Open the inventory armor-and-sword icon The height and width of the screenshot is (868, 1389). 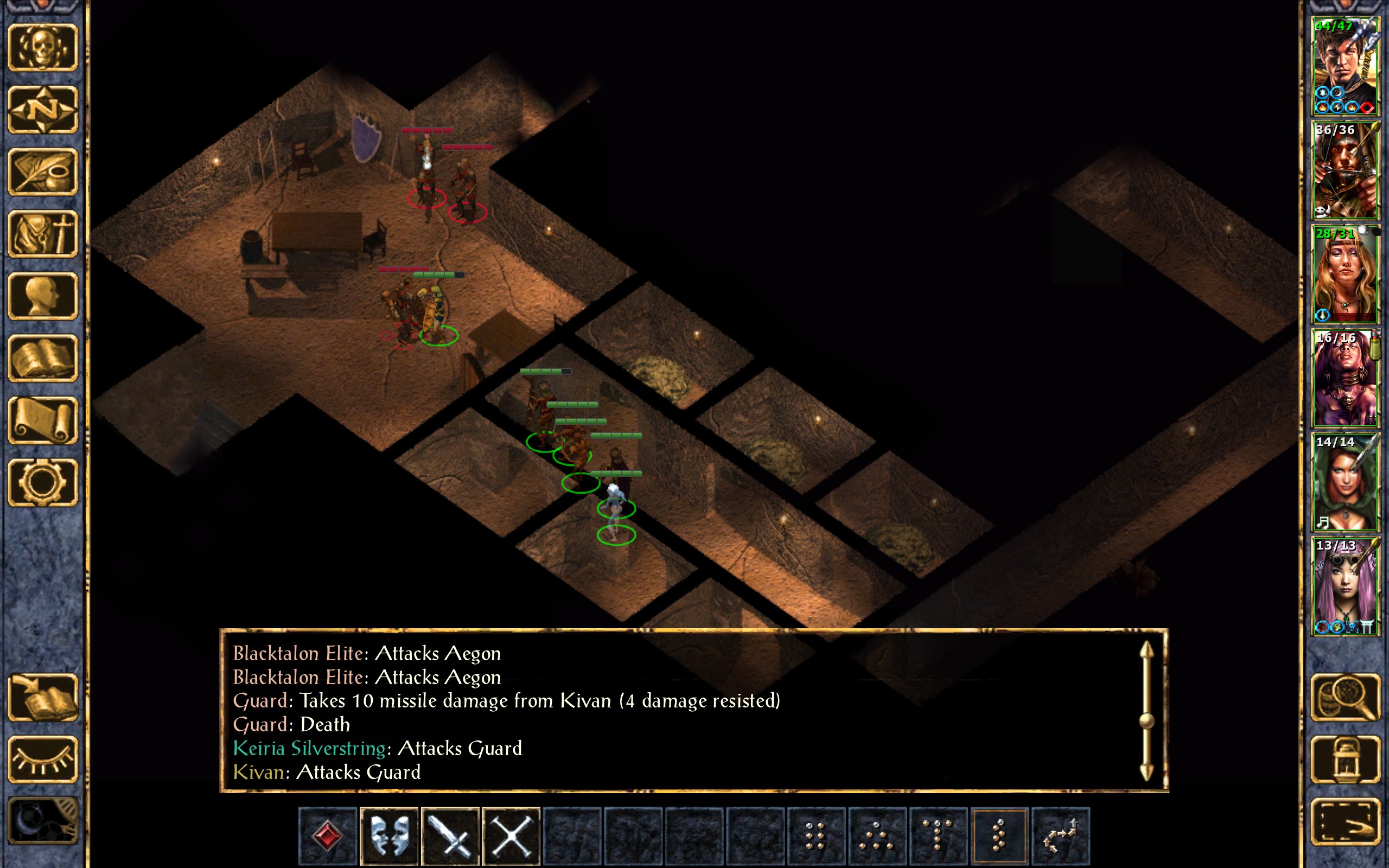43,234
